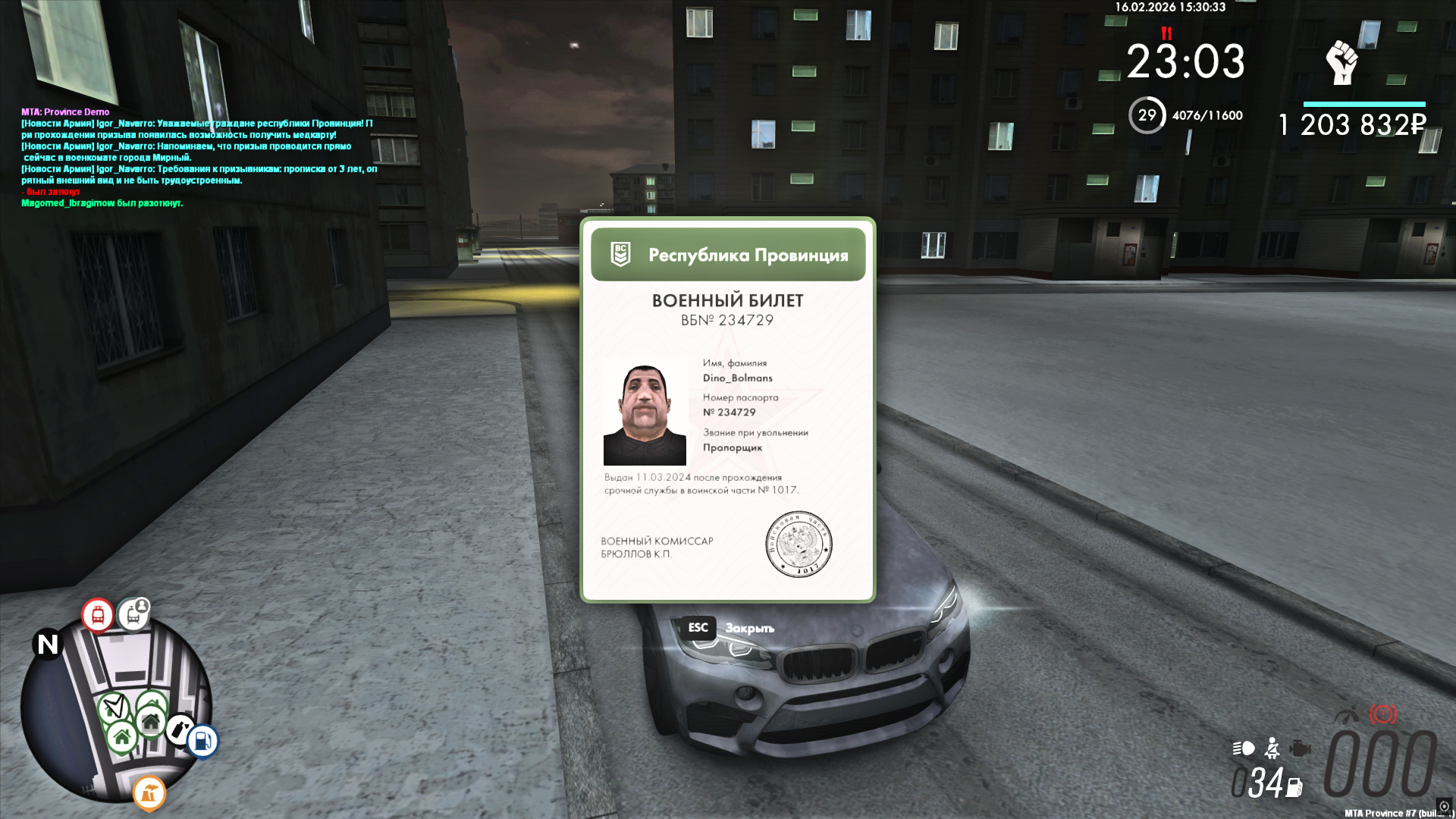Click the red tram stop marker

[x=98, y=615]
